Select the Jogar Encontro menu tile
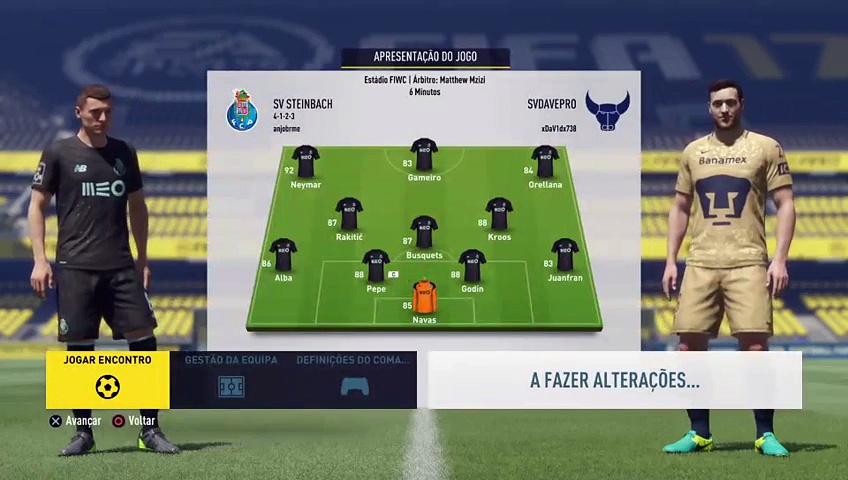848x480 pixels. click(x=107, y=379)
